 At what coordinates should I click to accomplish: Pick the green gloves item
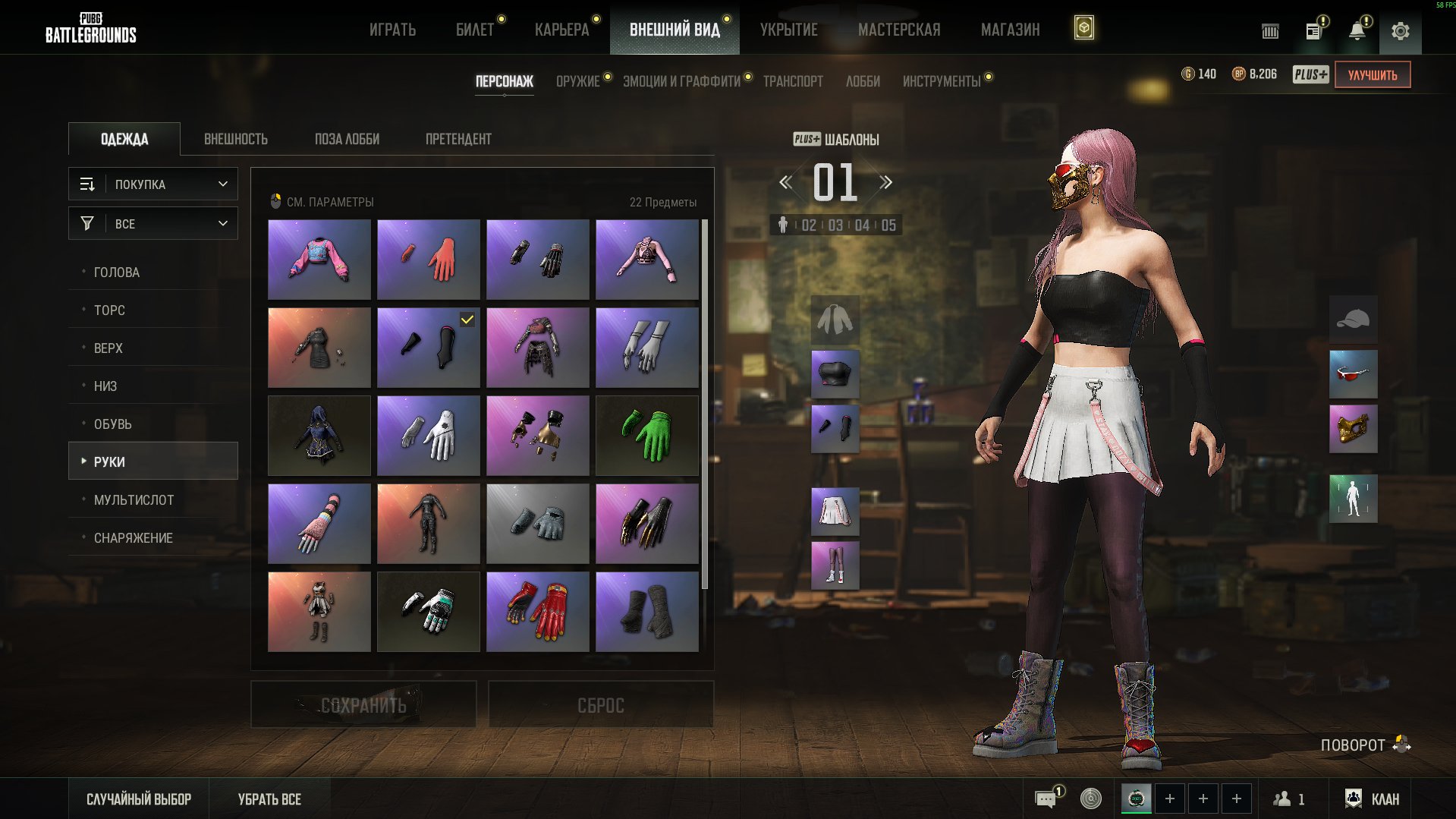[x=646, y=436]
